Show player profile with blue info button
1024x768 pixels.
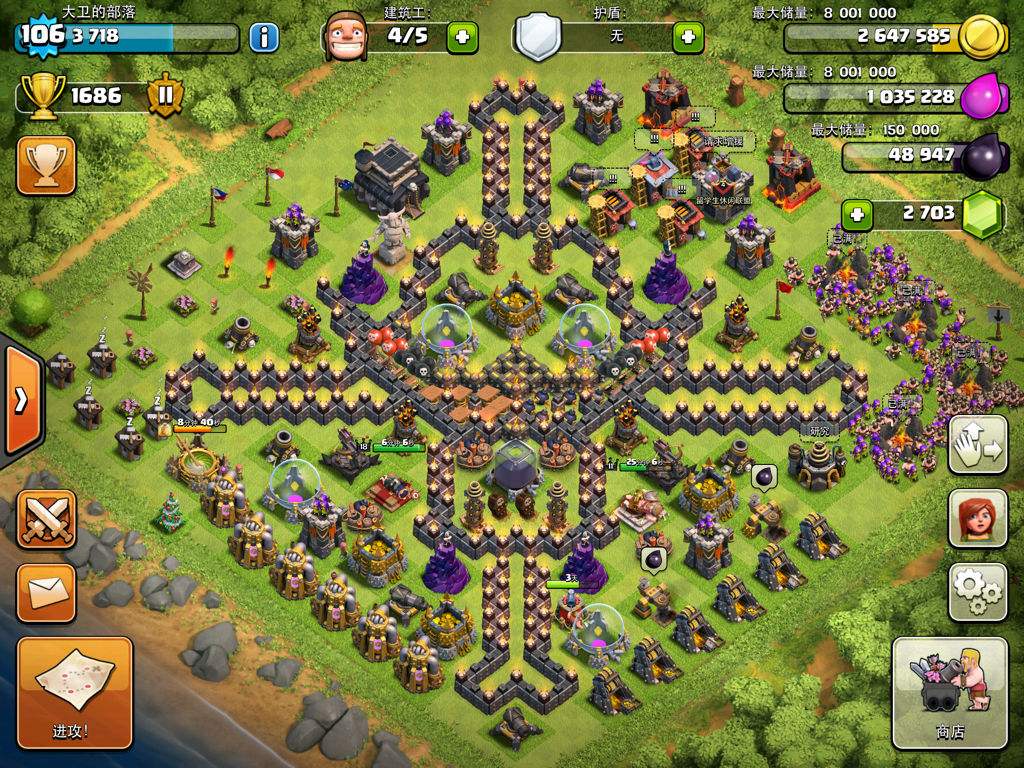pos(263,38)
